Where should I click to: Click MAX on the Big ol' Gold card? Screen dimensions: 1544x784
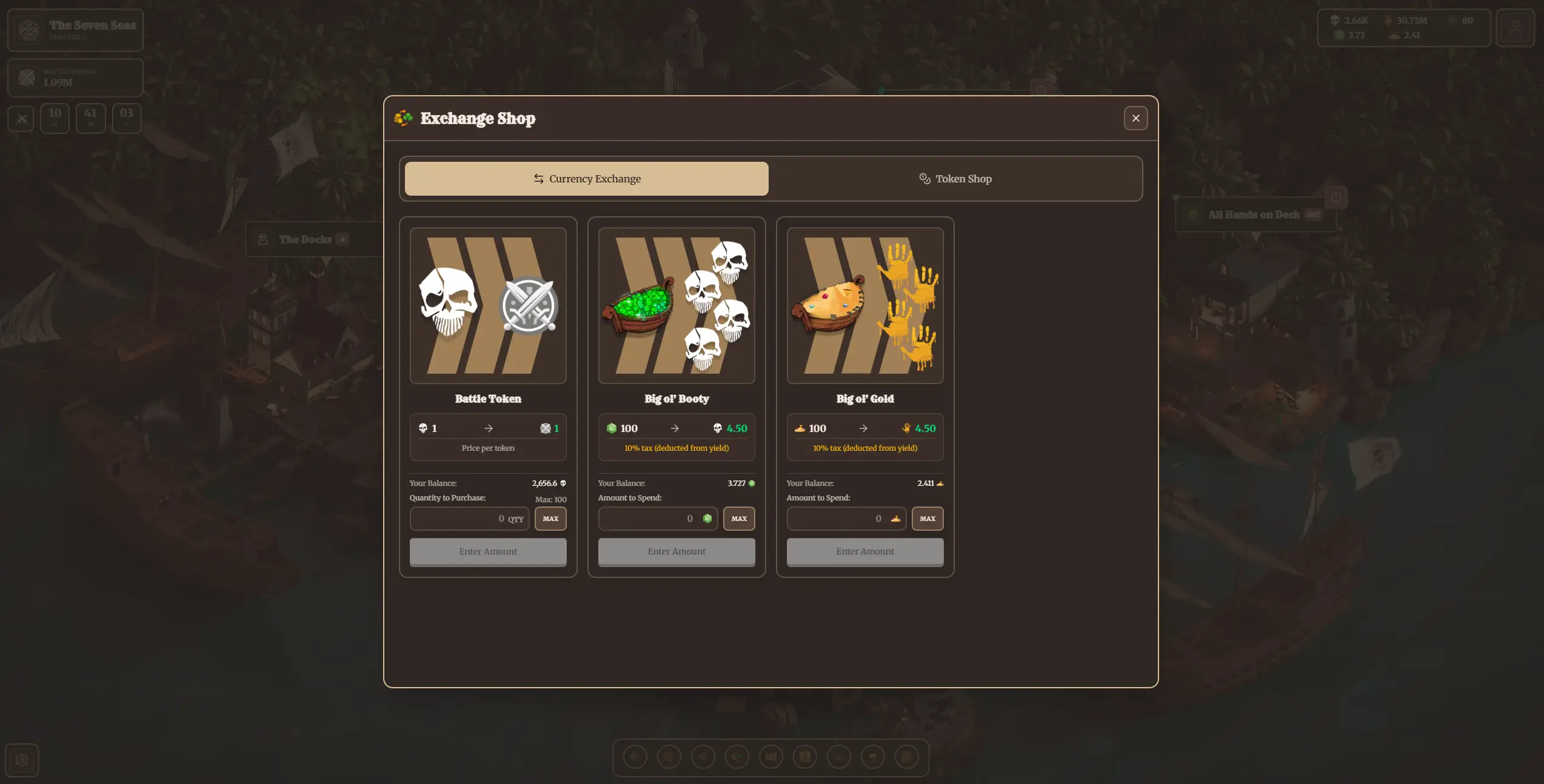coord(927,519)
